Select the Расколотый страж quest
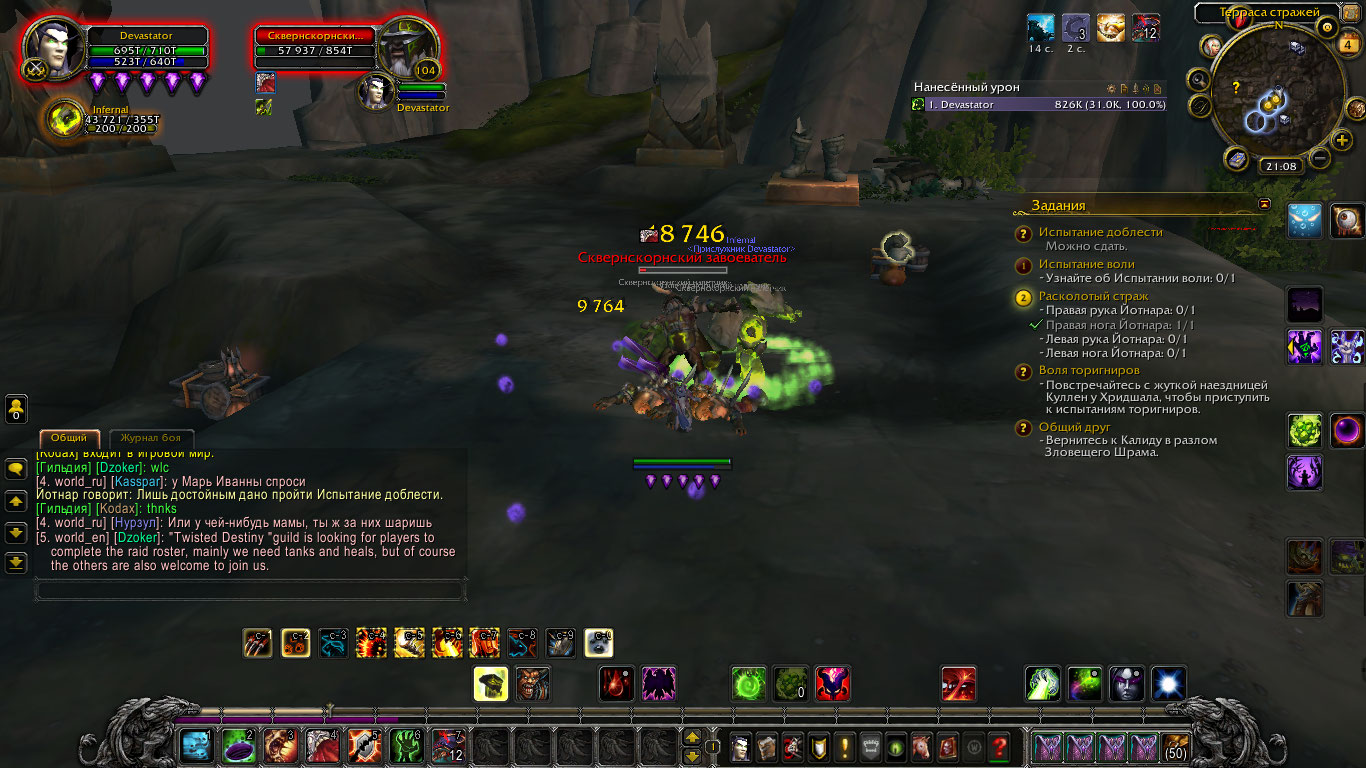This screenshot has width=1366, height=768. tap(1093, 296)
